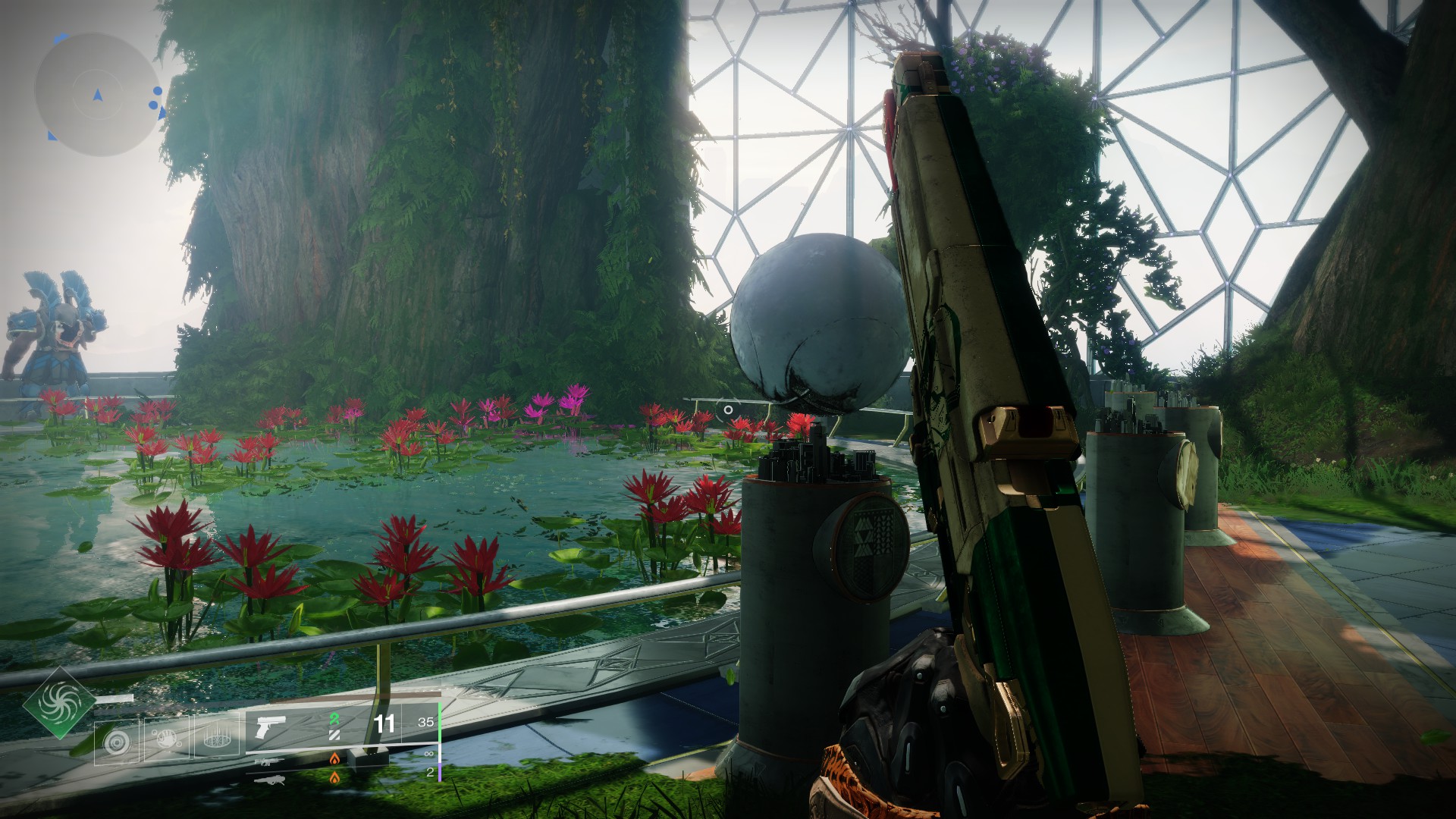Switch to the energy rifle weapon slot
Screen dimensions: 1456x819
(x=269, y=761)
